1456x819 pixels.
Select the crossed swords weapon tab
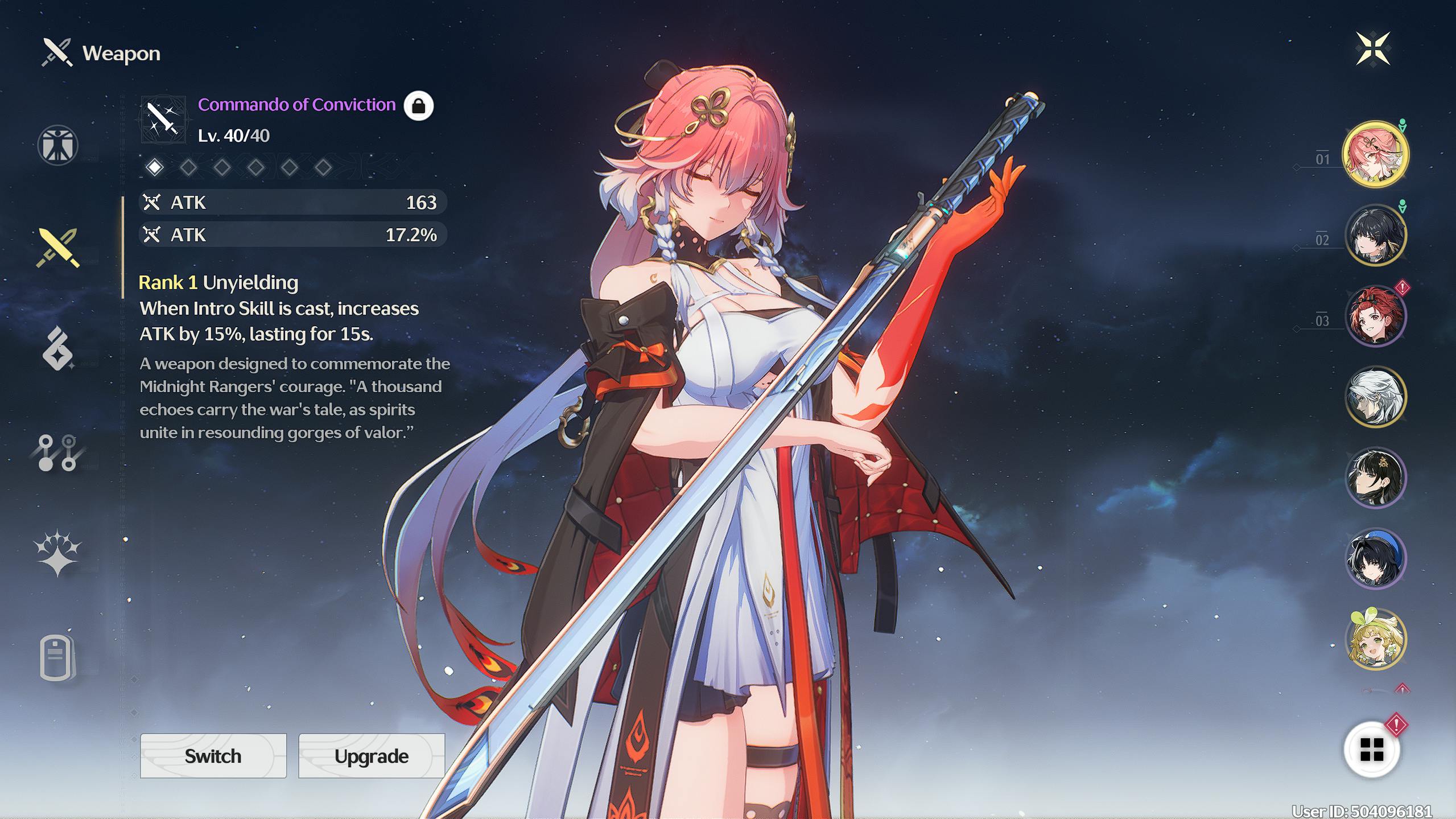(x=57, y=248)
